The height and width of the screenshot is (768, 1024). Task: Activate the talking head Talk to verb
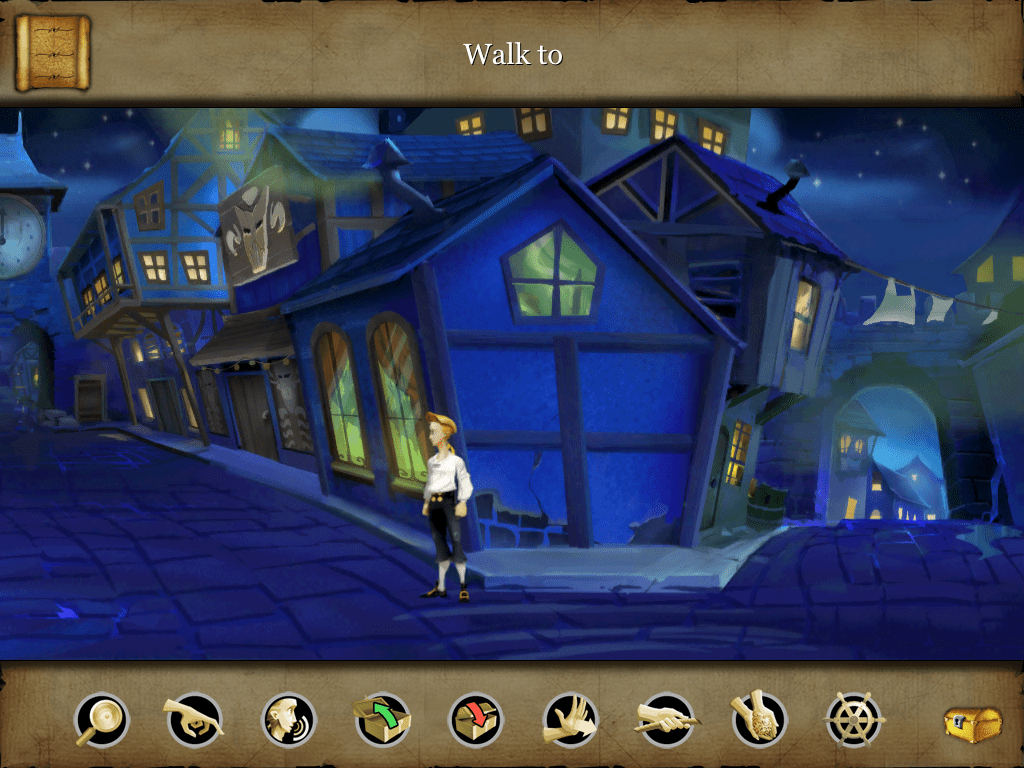click(289, 719)
